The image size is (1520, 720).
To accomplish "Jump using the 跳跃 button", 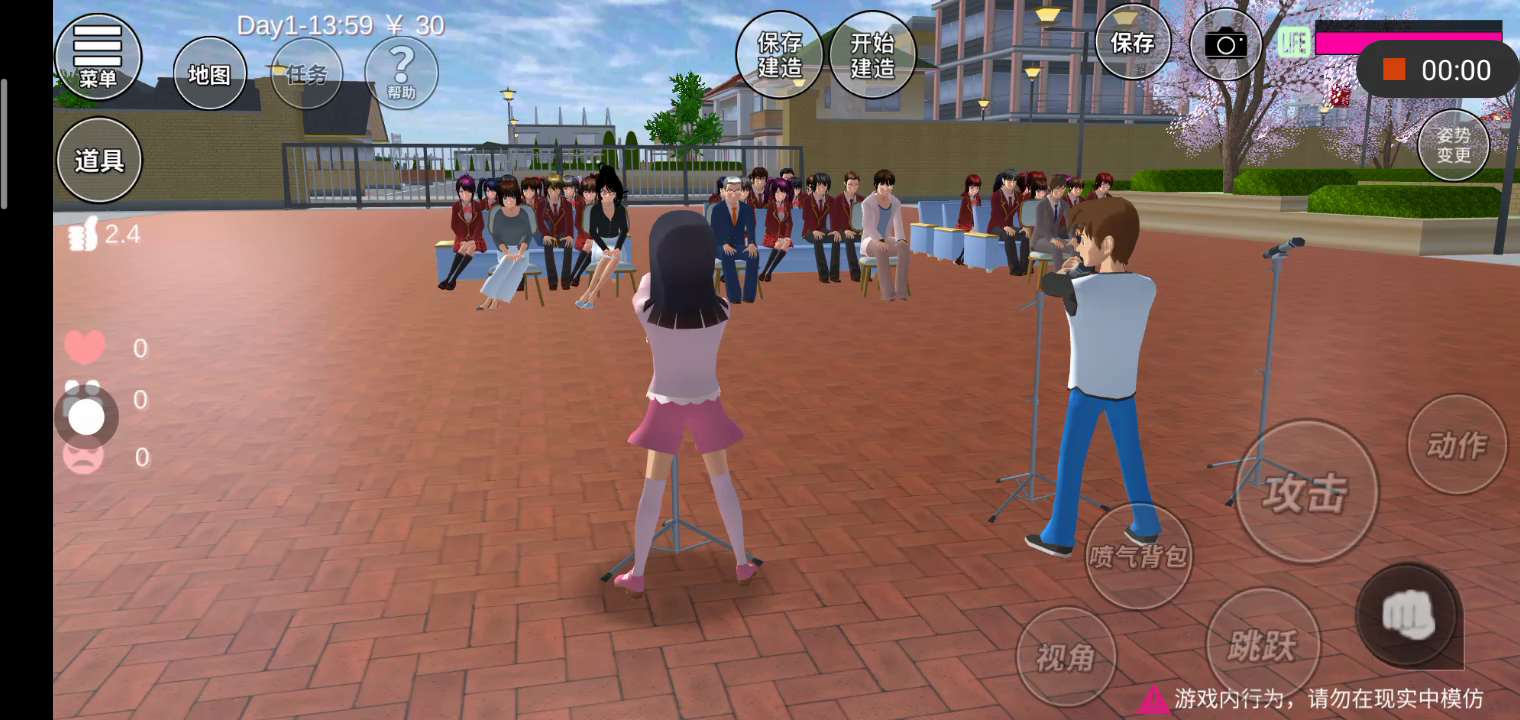I will click(1263, 645).
